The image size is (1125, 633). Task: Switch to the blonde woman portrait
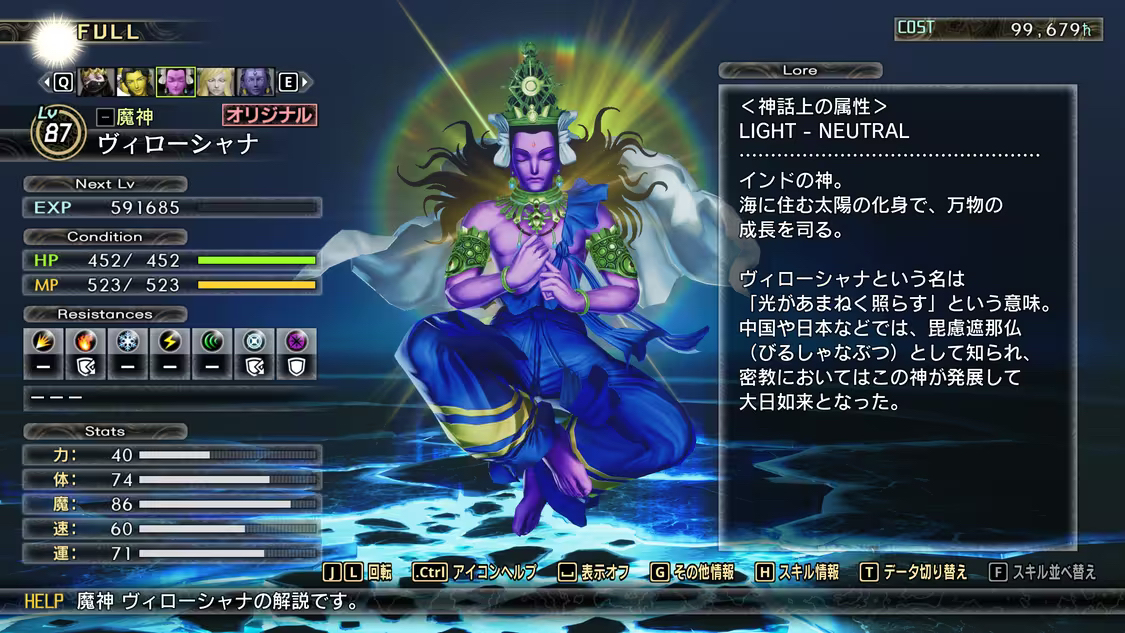pos(215,82)
